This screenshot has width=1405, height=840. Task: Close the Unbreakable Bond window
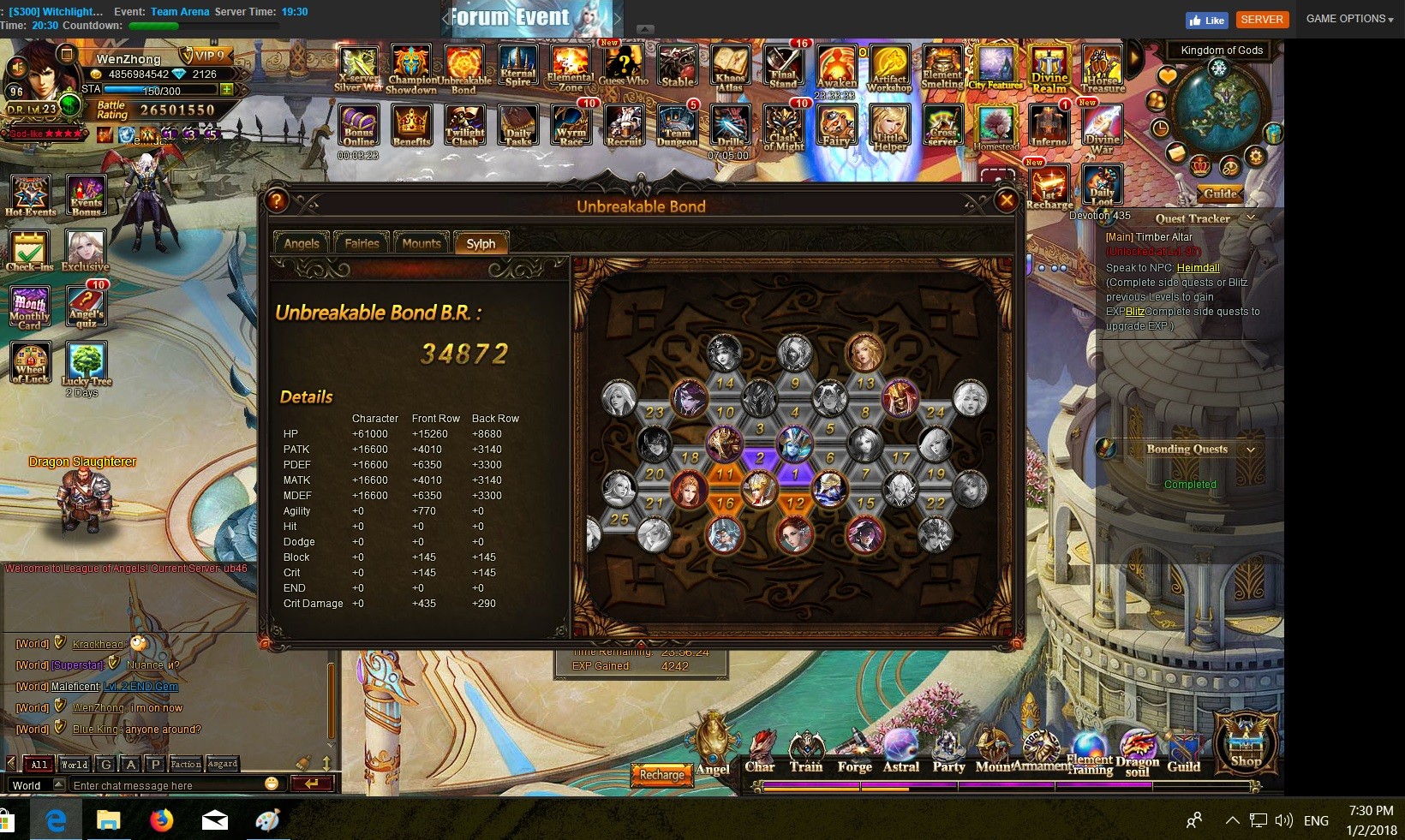(1007, 201)
